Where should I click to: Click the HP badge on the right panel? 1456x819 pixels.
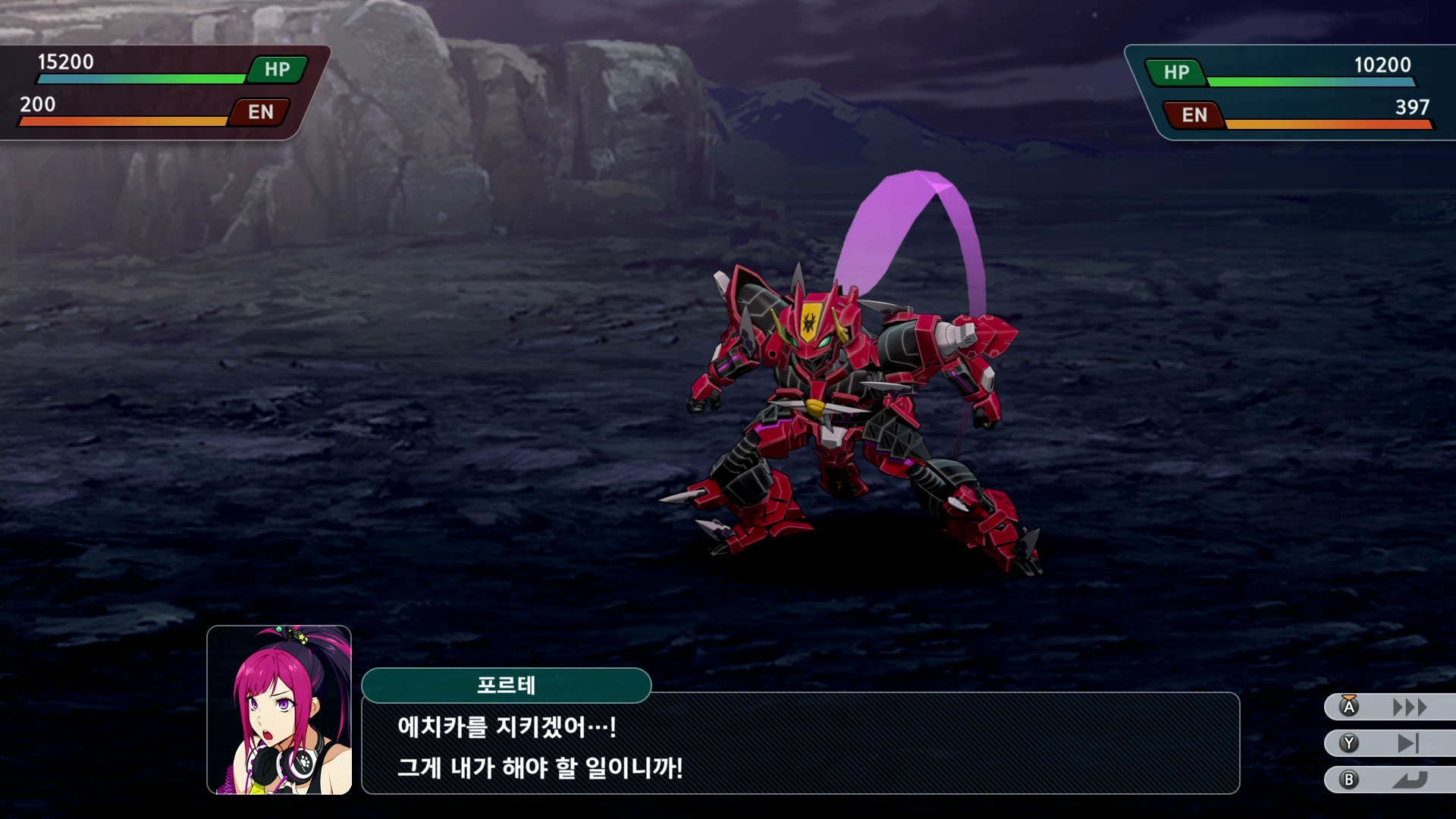[1176, 74]
